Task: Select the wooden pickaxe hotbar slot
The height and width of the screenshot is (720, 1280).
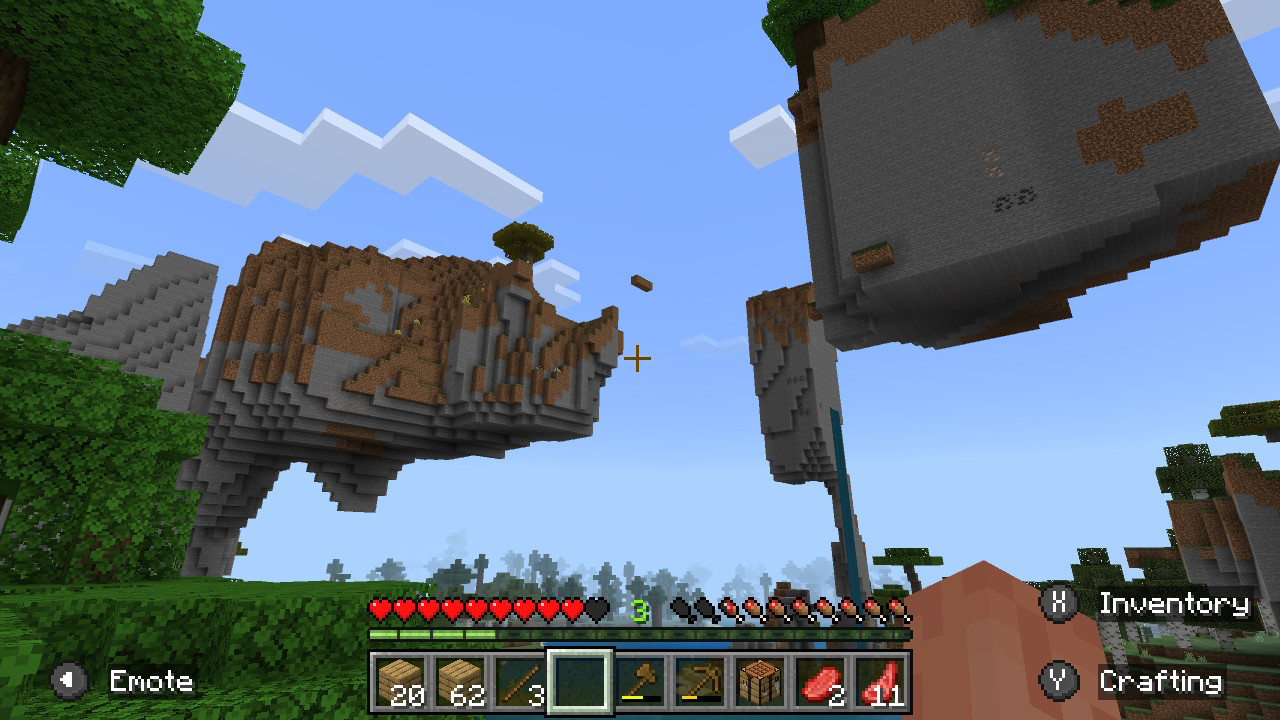Action: pos(700,683)
